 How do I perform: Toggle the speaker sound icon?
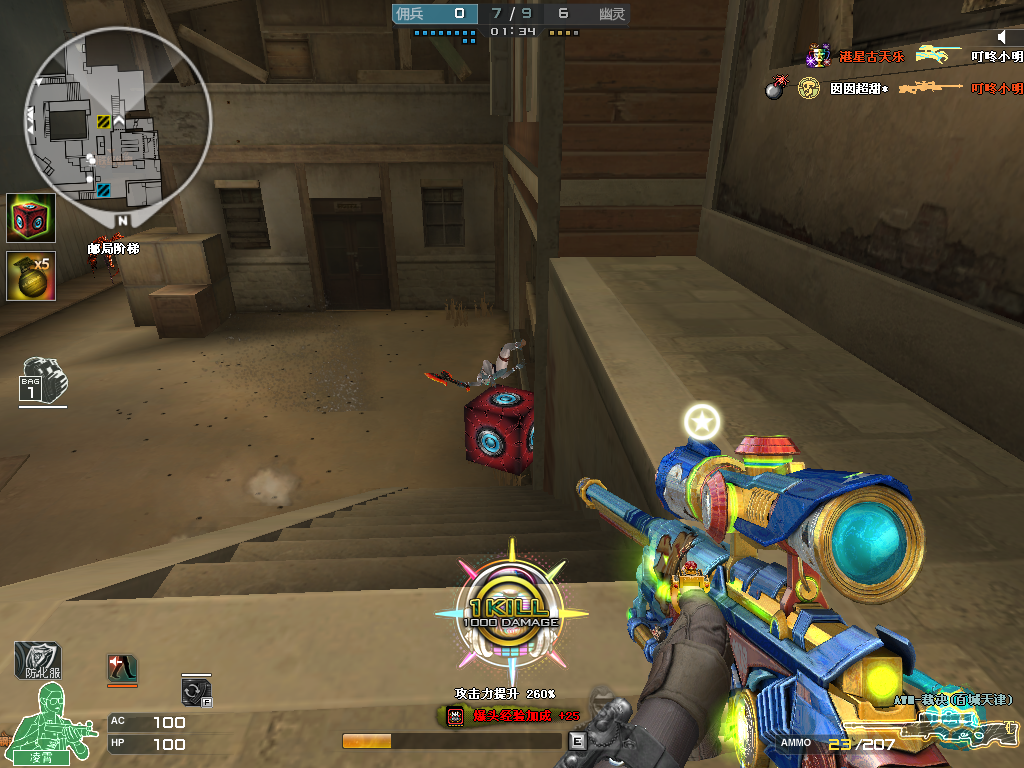coord(1003,36)
